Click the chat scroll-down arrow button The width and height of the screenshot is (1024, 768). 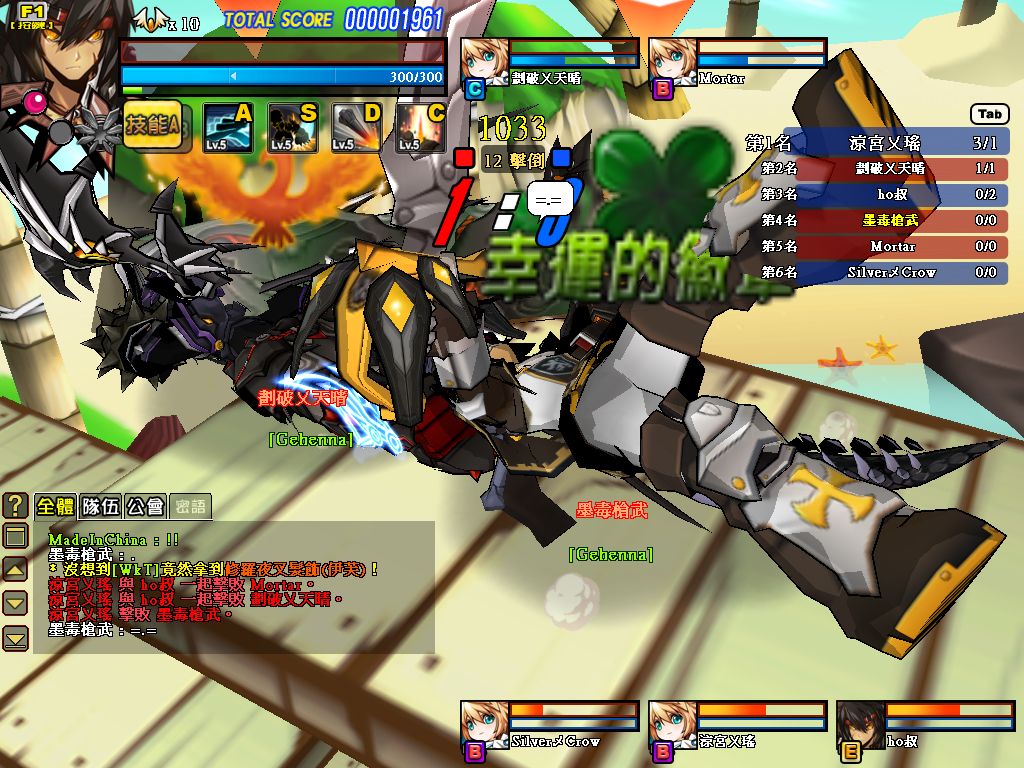pos(15,602)
